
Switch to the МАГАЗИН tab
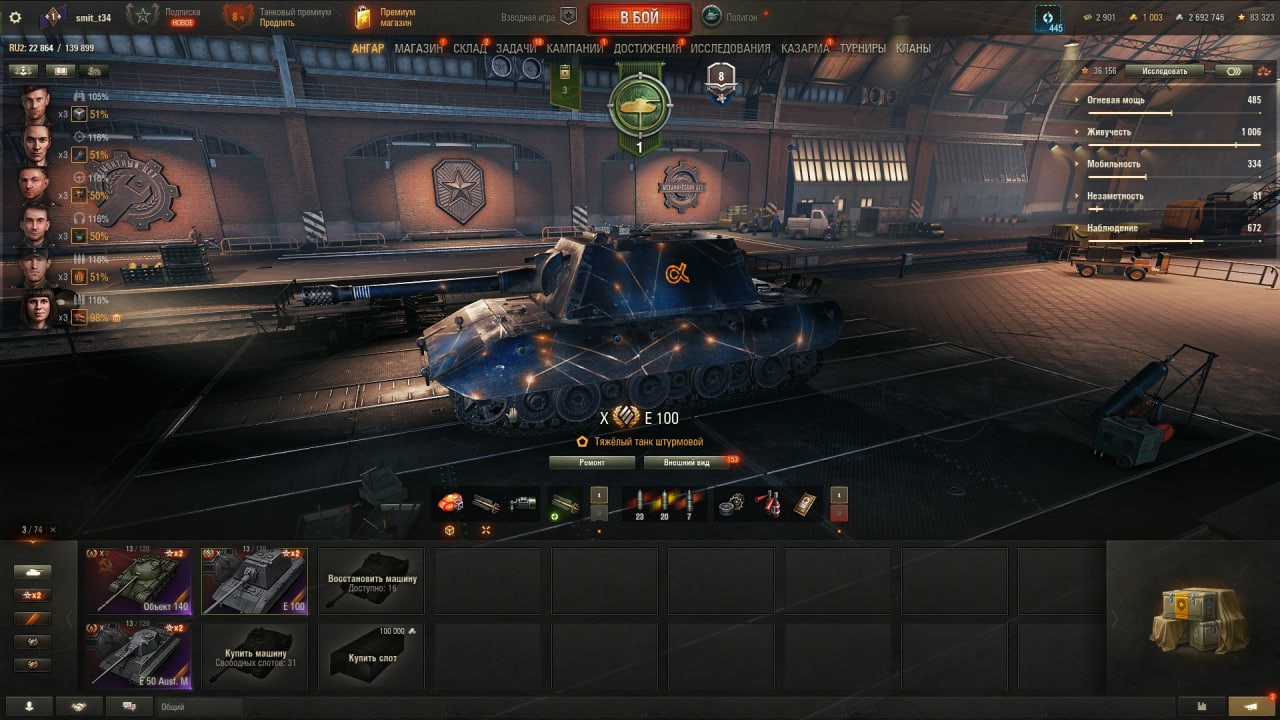click(418, 48)
